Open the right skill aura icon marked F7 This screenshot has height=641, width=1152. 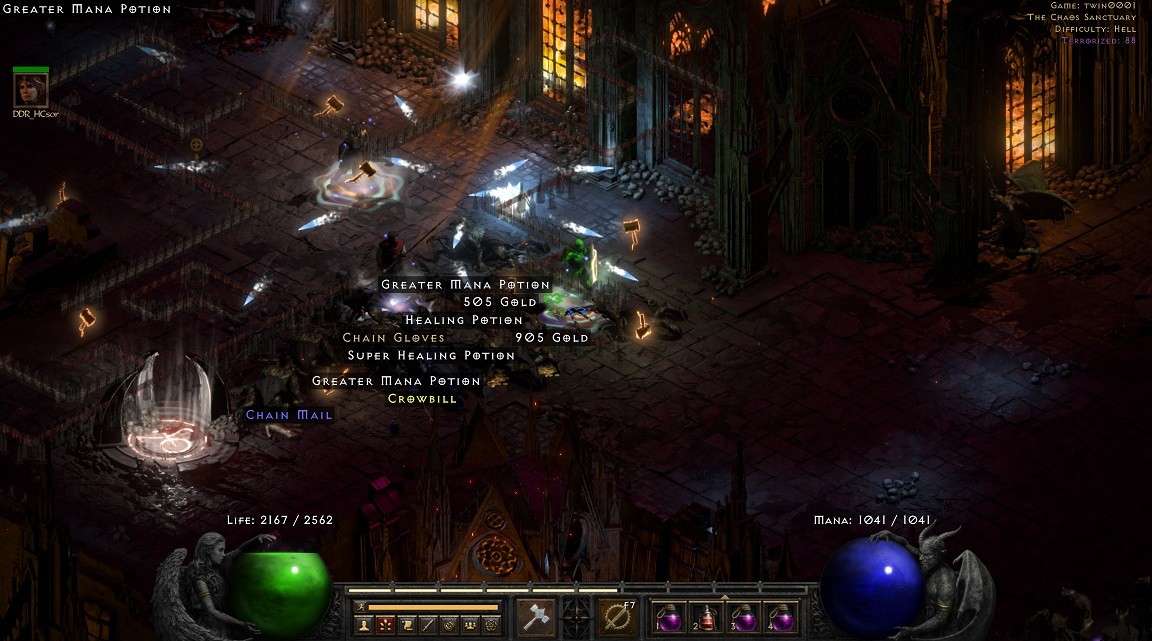coord(617,617)
